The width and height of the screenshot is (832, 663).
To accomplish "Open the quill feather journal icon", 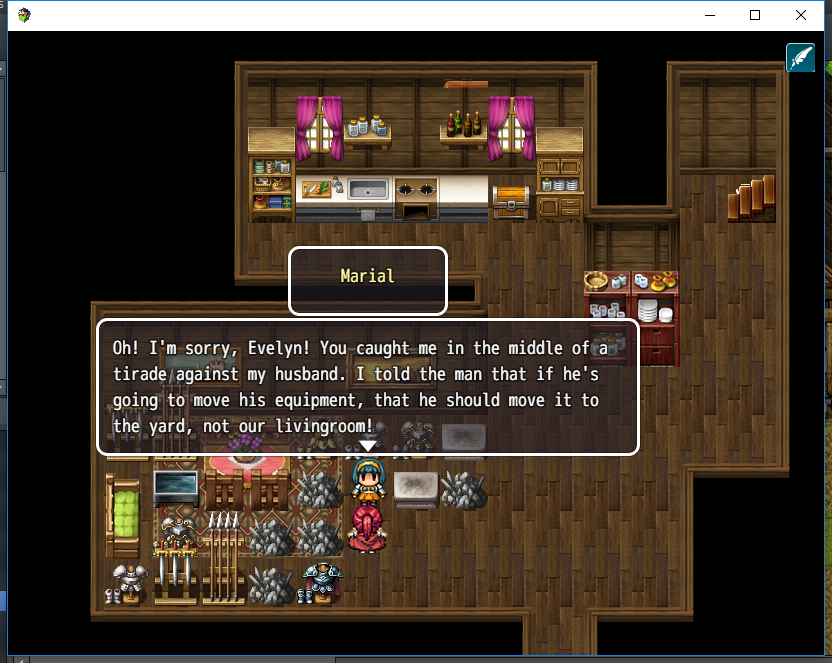I will point(800,58).
